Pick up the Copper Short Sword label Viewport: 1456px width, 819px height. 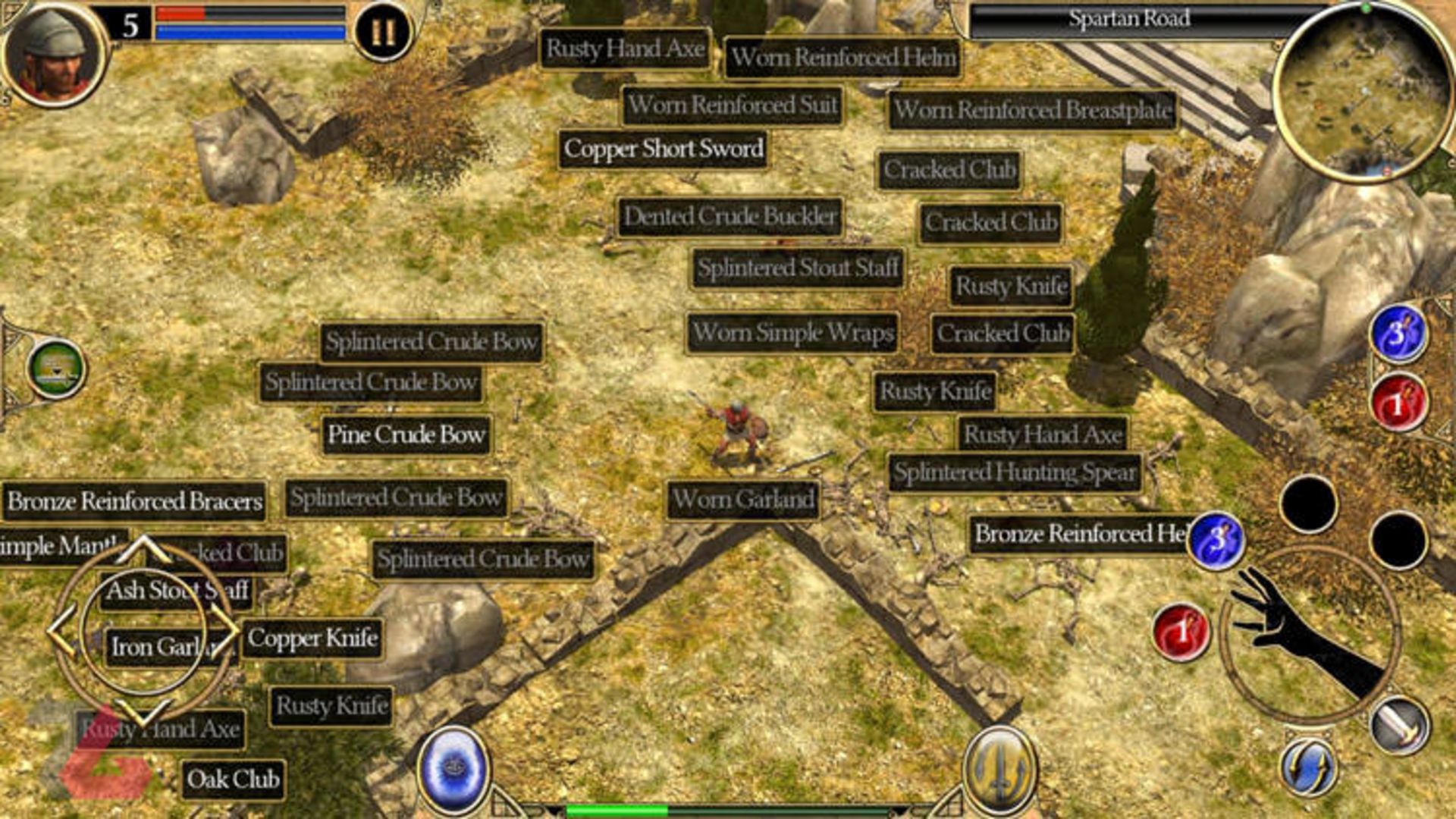pyautogui.click(x=664, y=149)
